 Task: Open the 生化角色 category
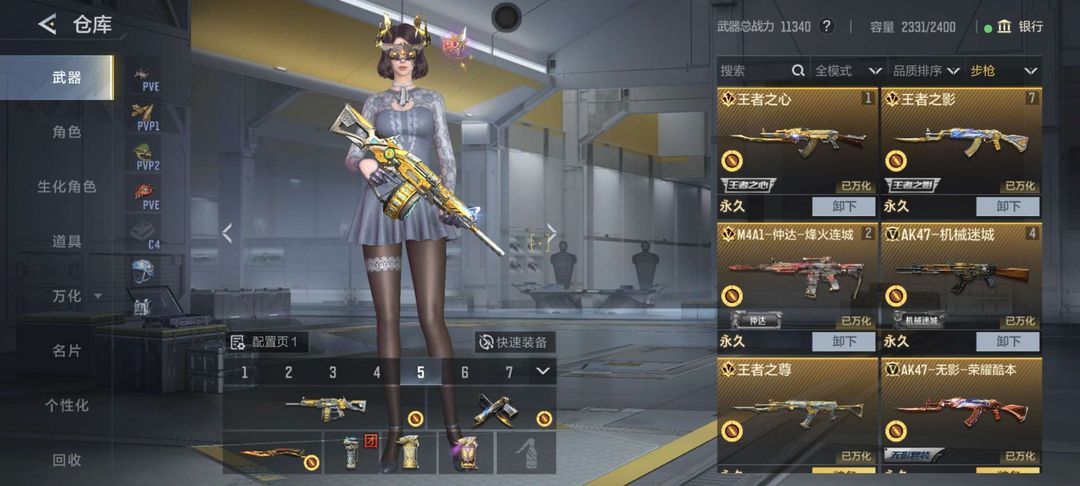coord(66,187)
